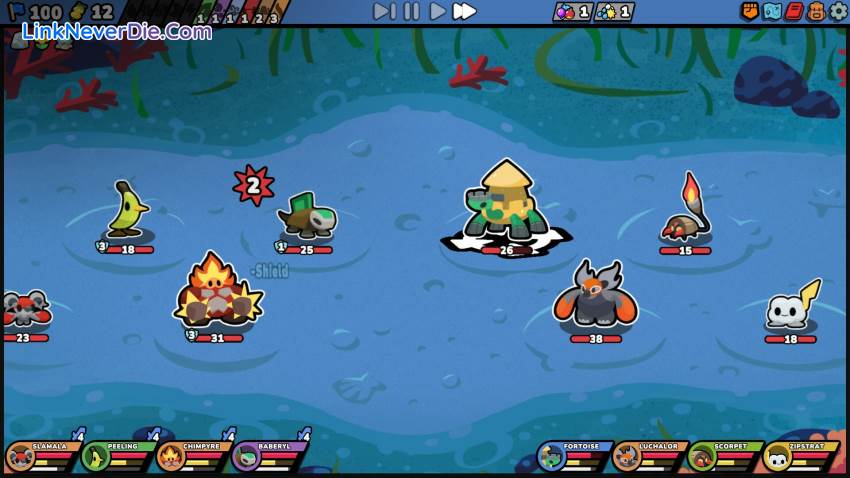Set battle to normal play speed
Screen dimensions: 850x478
[437, 11]
